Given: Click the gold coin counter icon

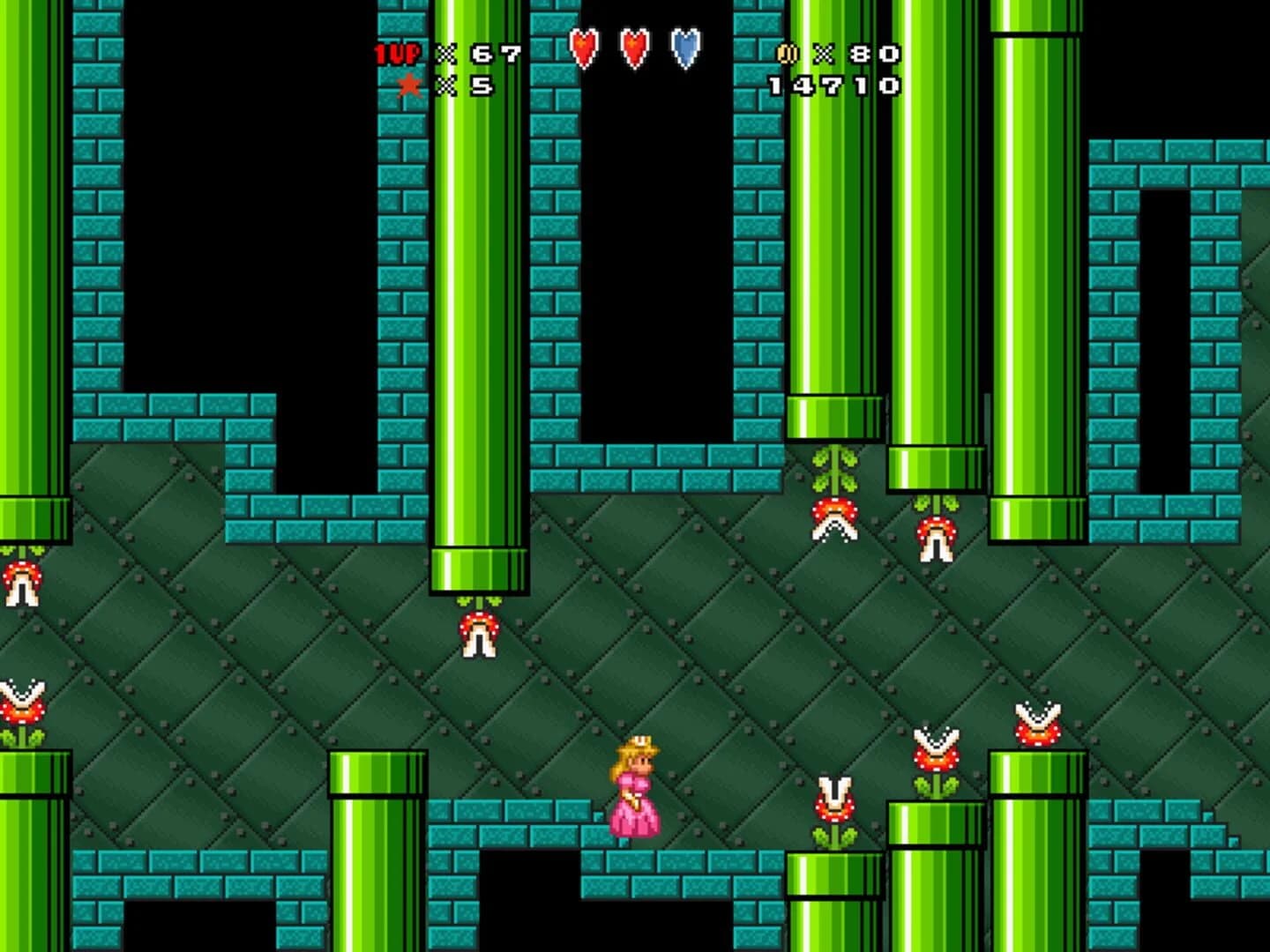Looking at the screenshot, I should point(788,55).
